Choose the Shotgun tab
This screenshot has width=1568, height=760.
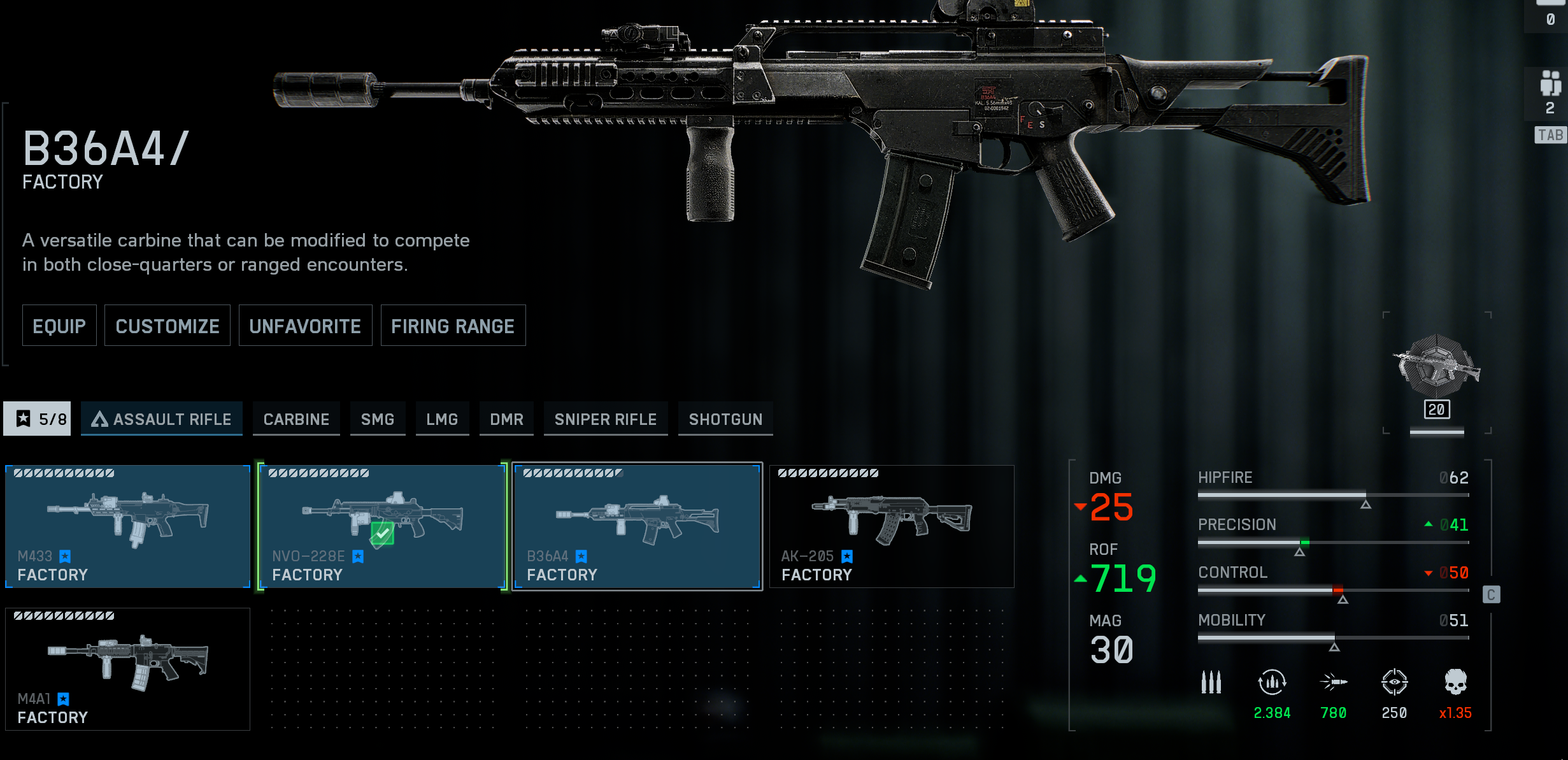click(x=725, y=419)
